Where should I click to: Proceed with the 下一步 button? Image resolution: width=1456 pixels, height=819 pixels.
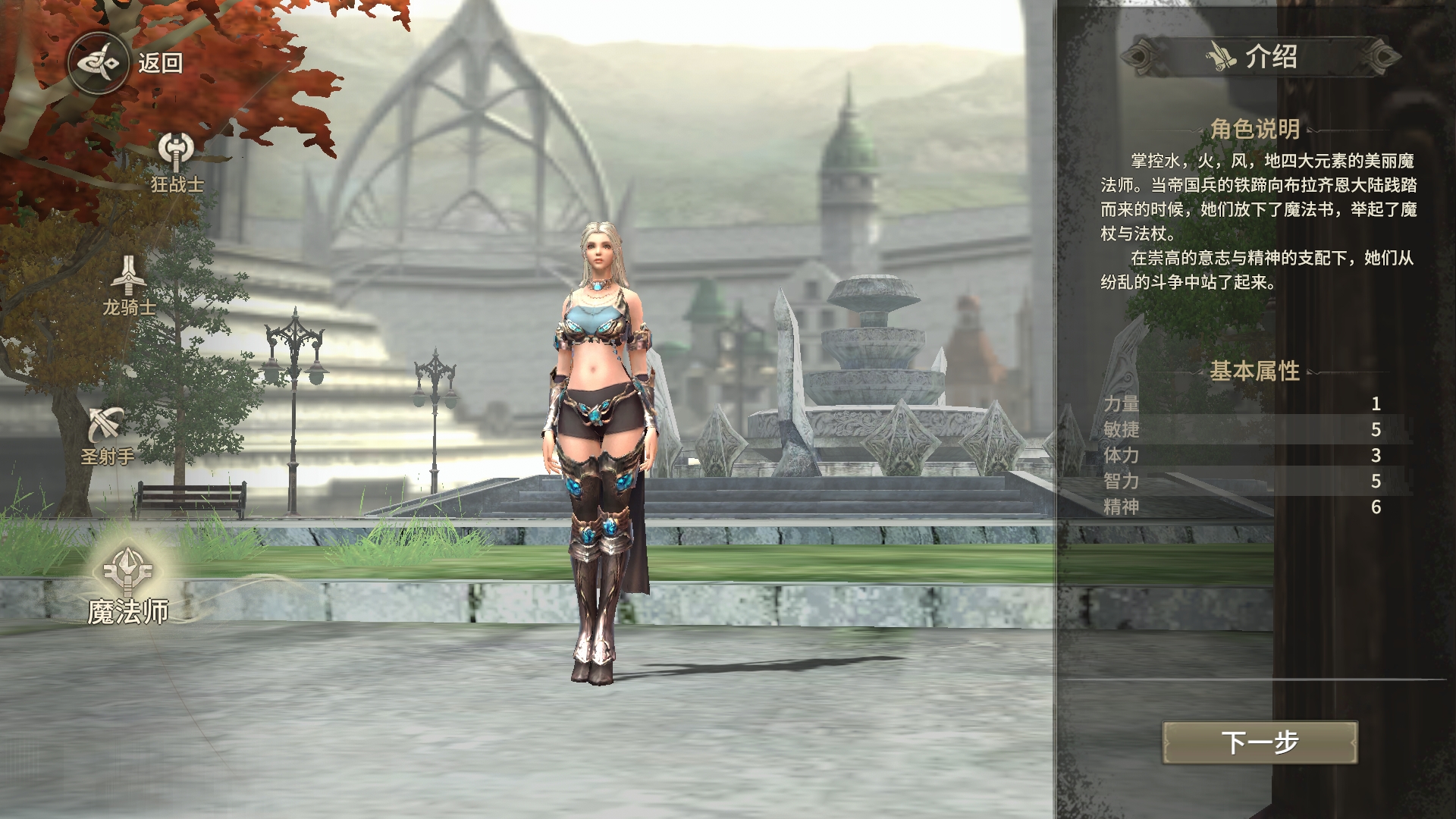[1260, 742]
